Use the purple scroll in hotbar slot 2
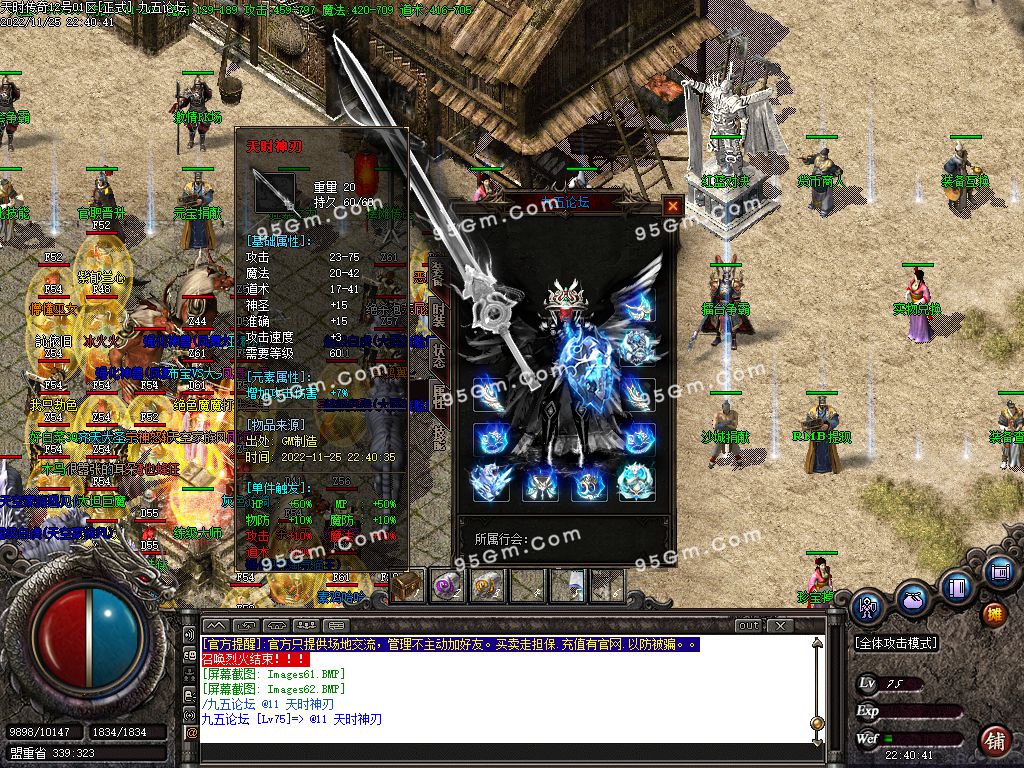Screen dimensions: 1024x768 [x=447, y=586]
